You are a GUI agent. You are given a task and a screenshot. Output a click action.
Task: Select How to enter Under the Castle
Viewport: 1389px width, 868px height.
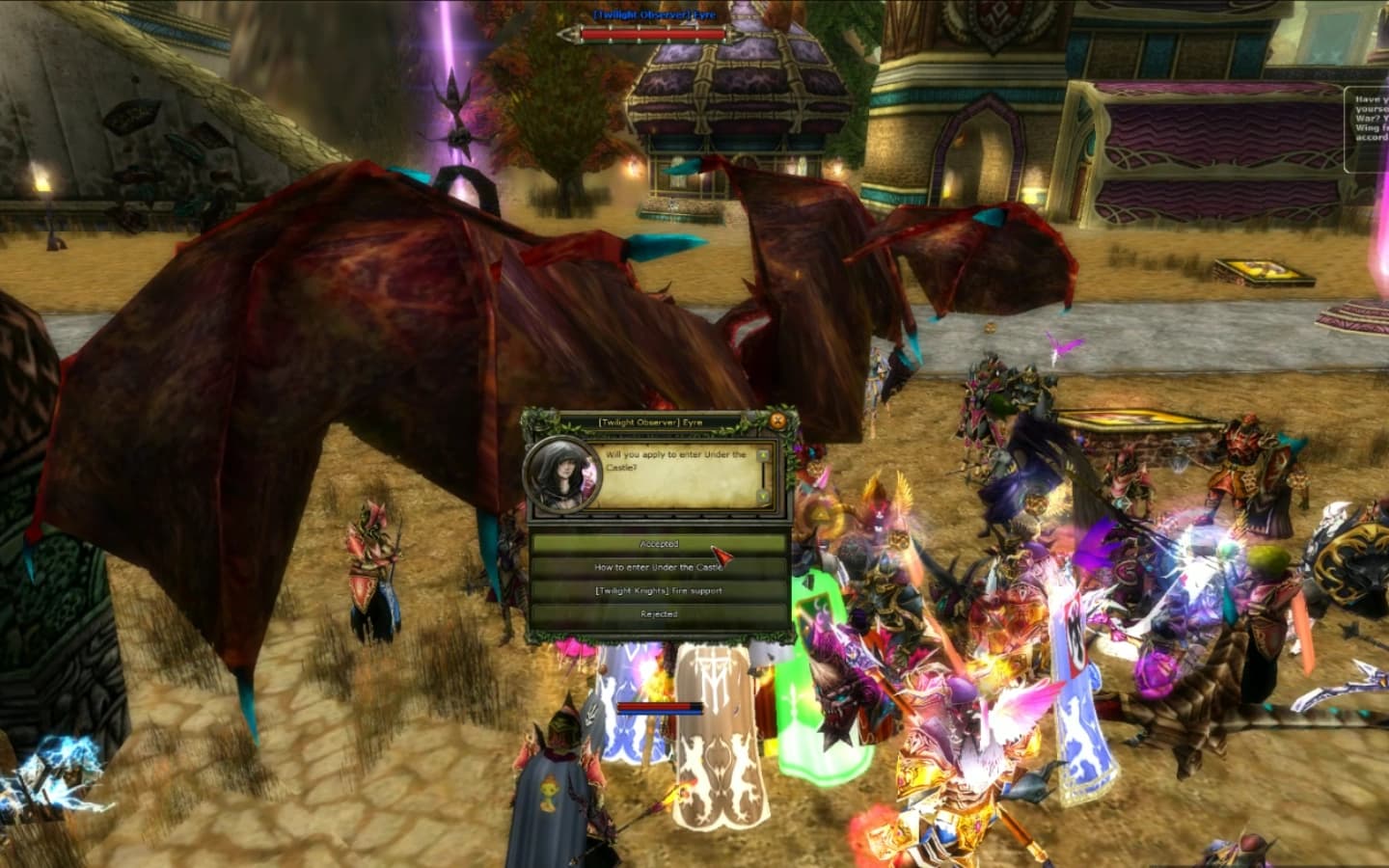click(x=659, y=567)
